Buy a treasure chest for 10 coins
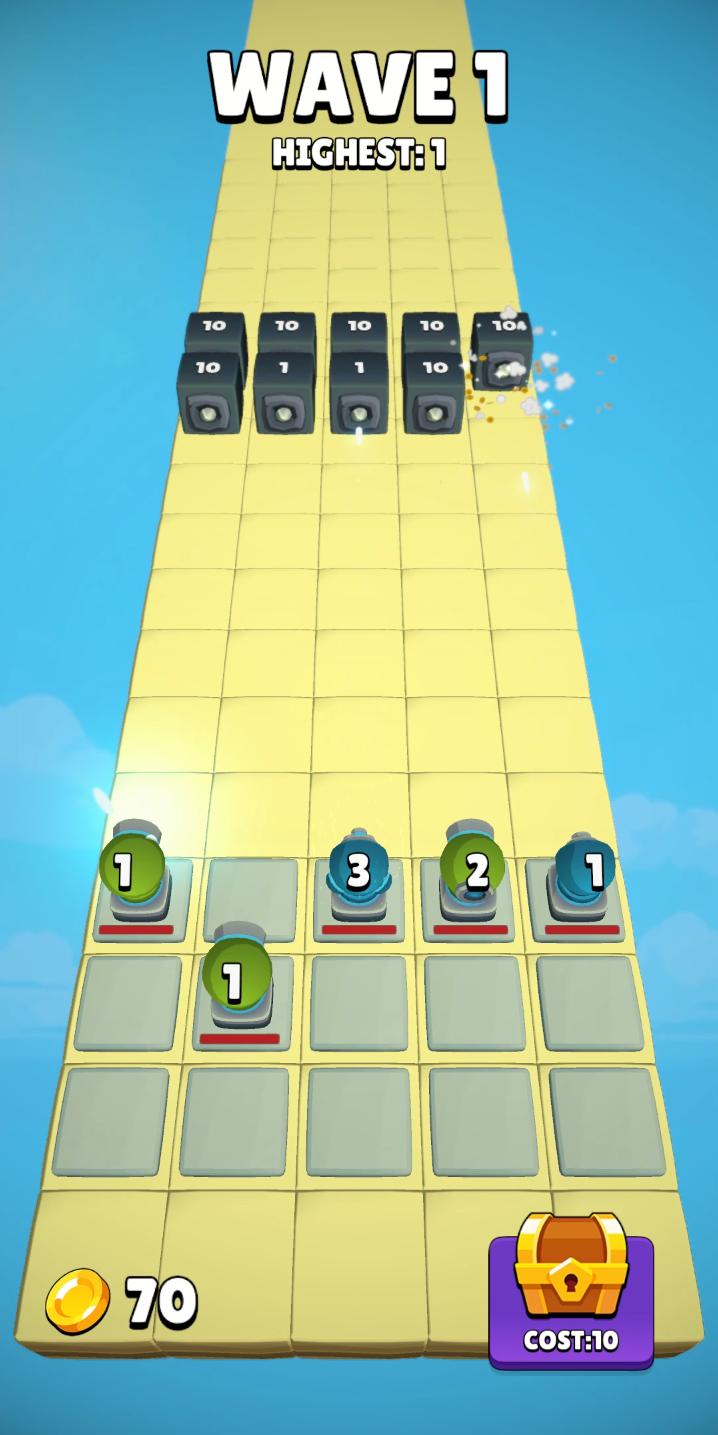 pyautogui.click(x=571, y=1290)
